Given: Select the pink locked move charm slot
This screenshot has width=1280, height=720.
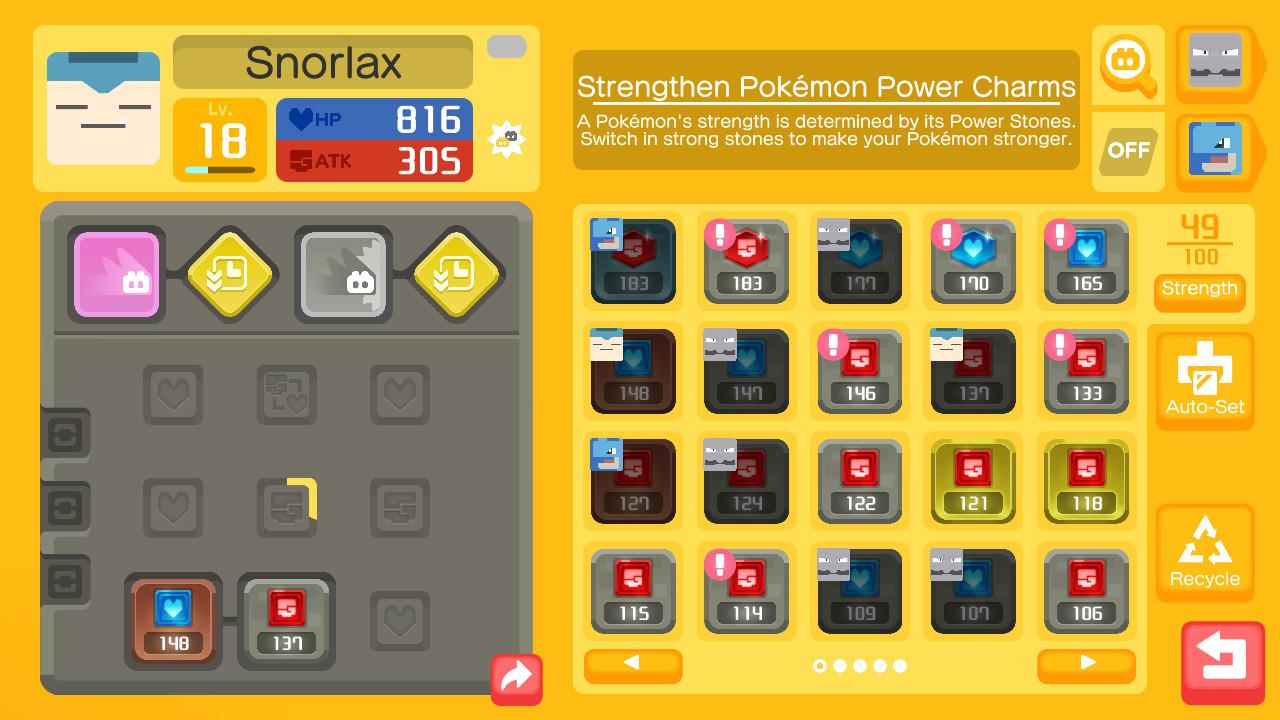Looking at the screenshot, I should tap(115, 274).
